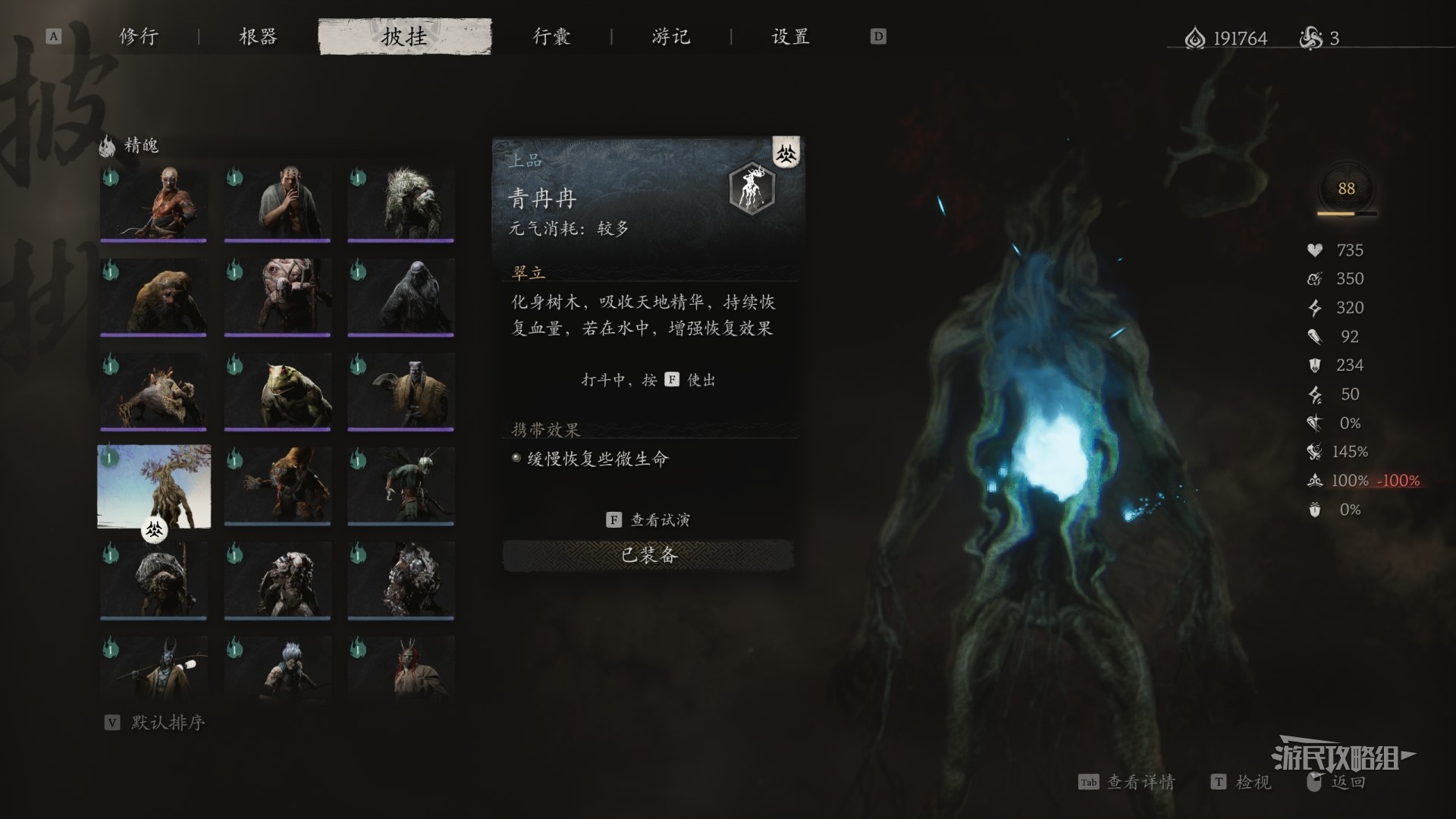The width and height of the screenshot is (1456, 819).
Task: Go to the 行囊 inventory tab
Action: coord(551,36)
